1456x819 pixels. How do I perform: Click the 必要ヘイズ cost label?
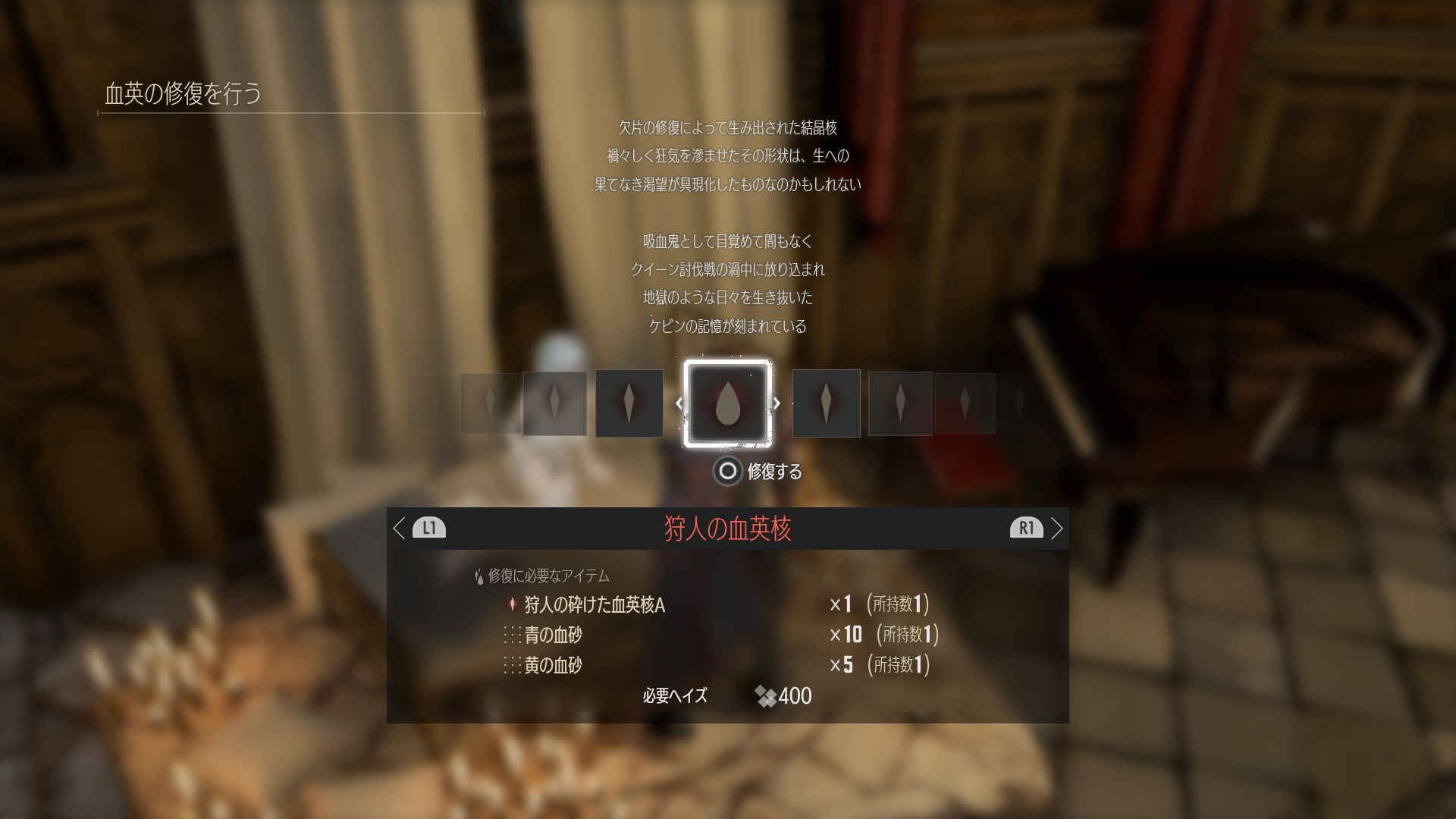pyautogui.click(x=673, y=695)
